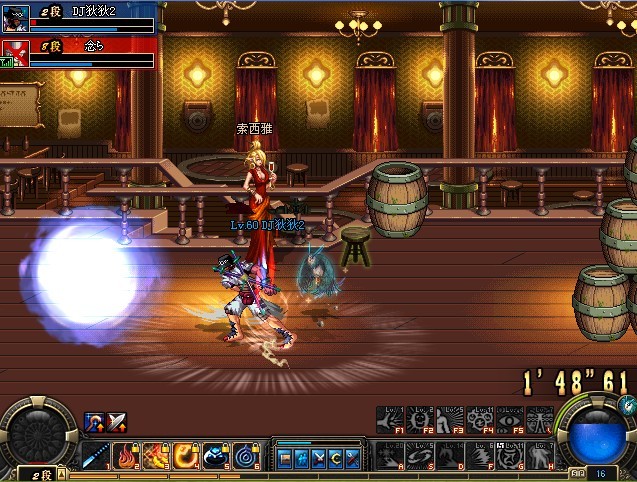Open the crescent moon menu button
Viewport: 637px width, 482px height.
(x=334, y=458)
